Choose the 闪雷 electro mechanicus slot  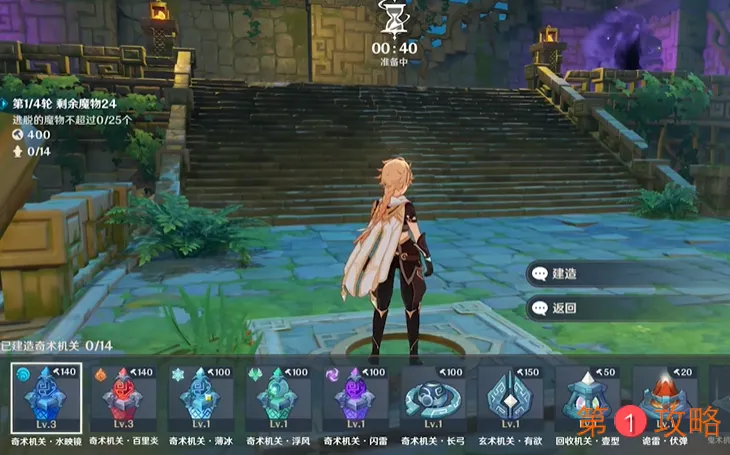pos(356,398)
